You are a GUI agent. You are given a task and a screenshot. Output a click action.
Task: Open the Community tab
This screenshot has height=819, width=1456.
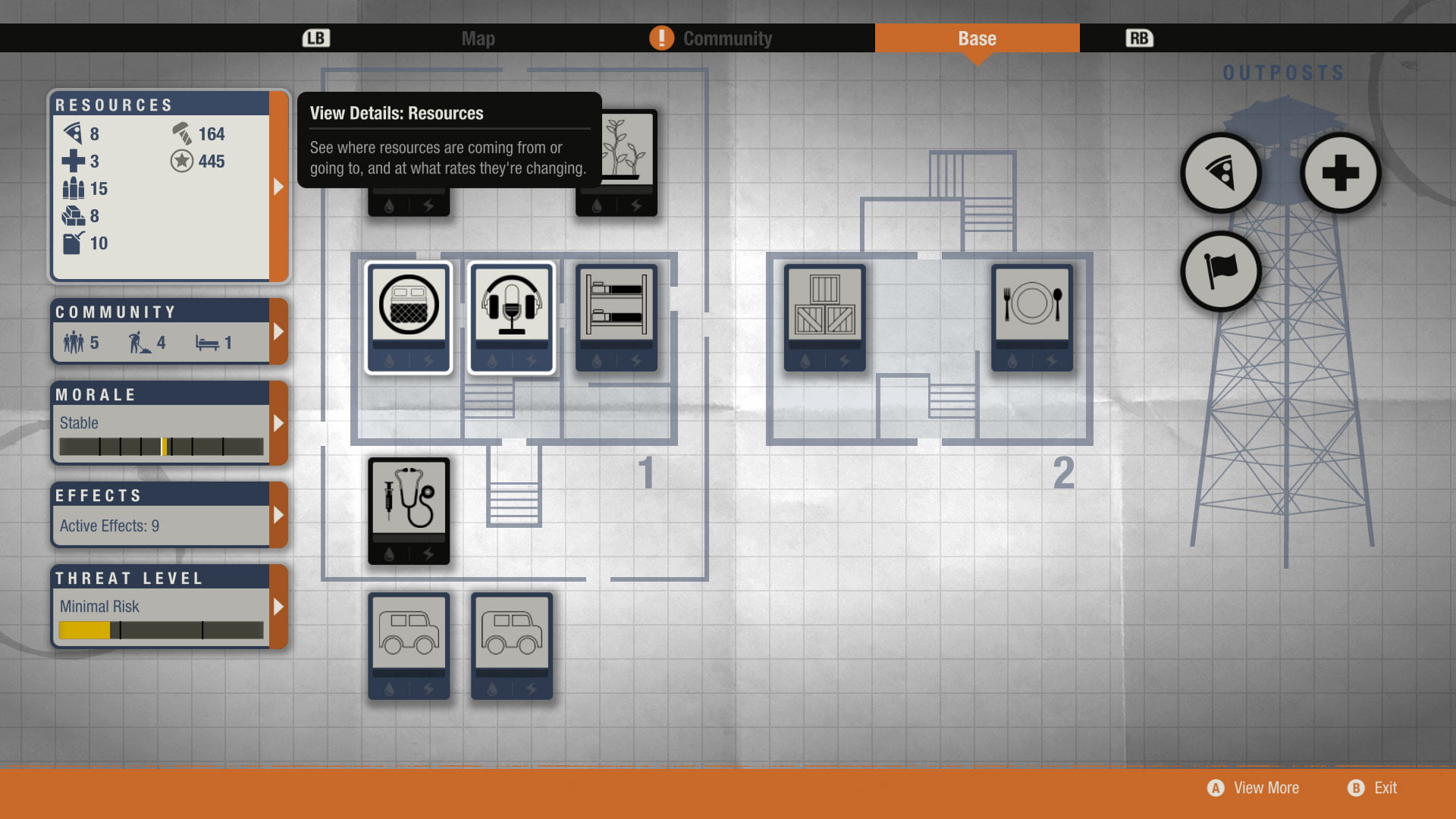[x=726, y=39]
